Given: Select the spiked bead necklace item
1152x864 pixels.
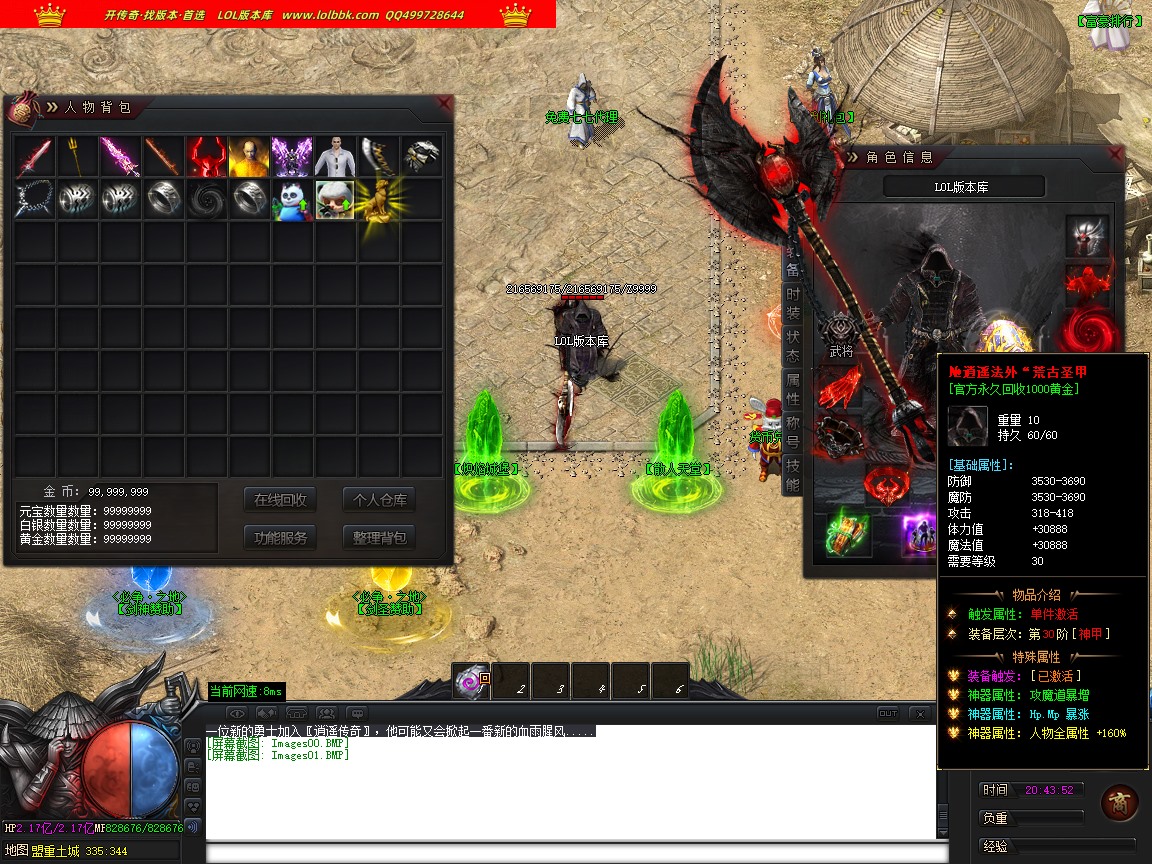Looking at the screenshot, I should 34,200.
